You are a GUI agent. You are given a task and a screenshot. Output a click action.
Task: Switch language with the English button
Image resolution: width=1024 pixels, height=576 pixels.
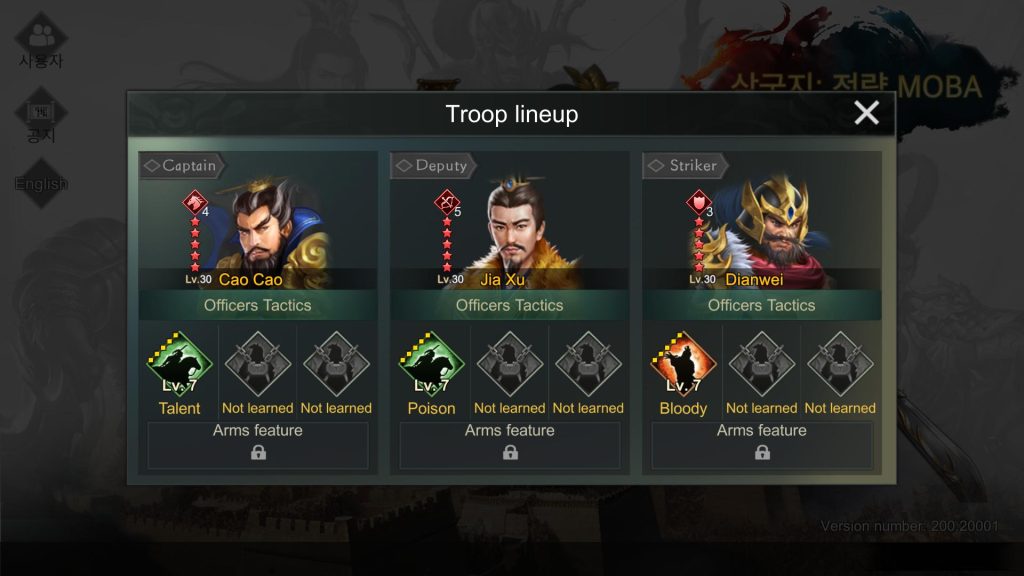pyautogui.click(x=41, y=183)
